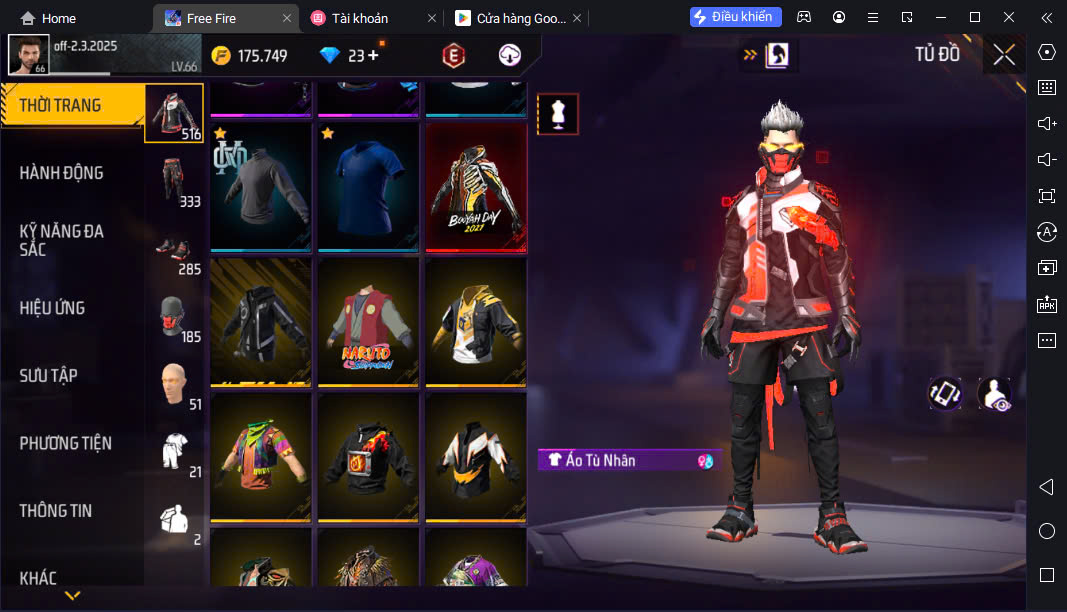Open the cloud download icon

tap(510, 56)
